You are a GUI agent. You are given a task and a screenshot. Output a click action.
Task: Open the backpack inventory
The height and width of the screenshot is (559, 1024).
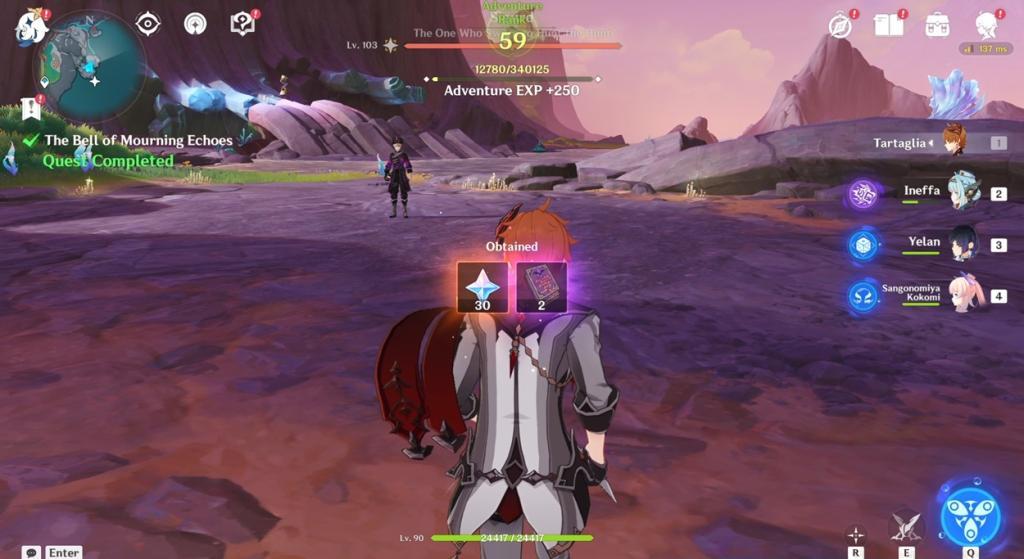(x=937, y=25)
